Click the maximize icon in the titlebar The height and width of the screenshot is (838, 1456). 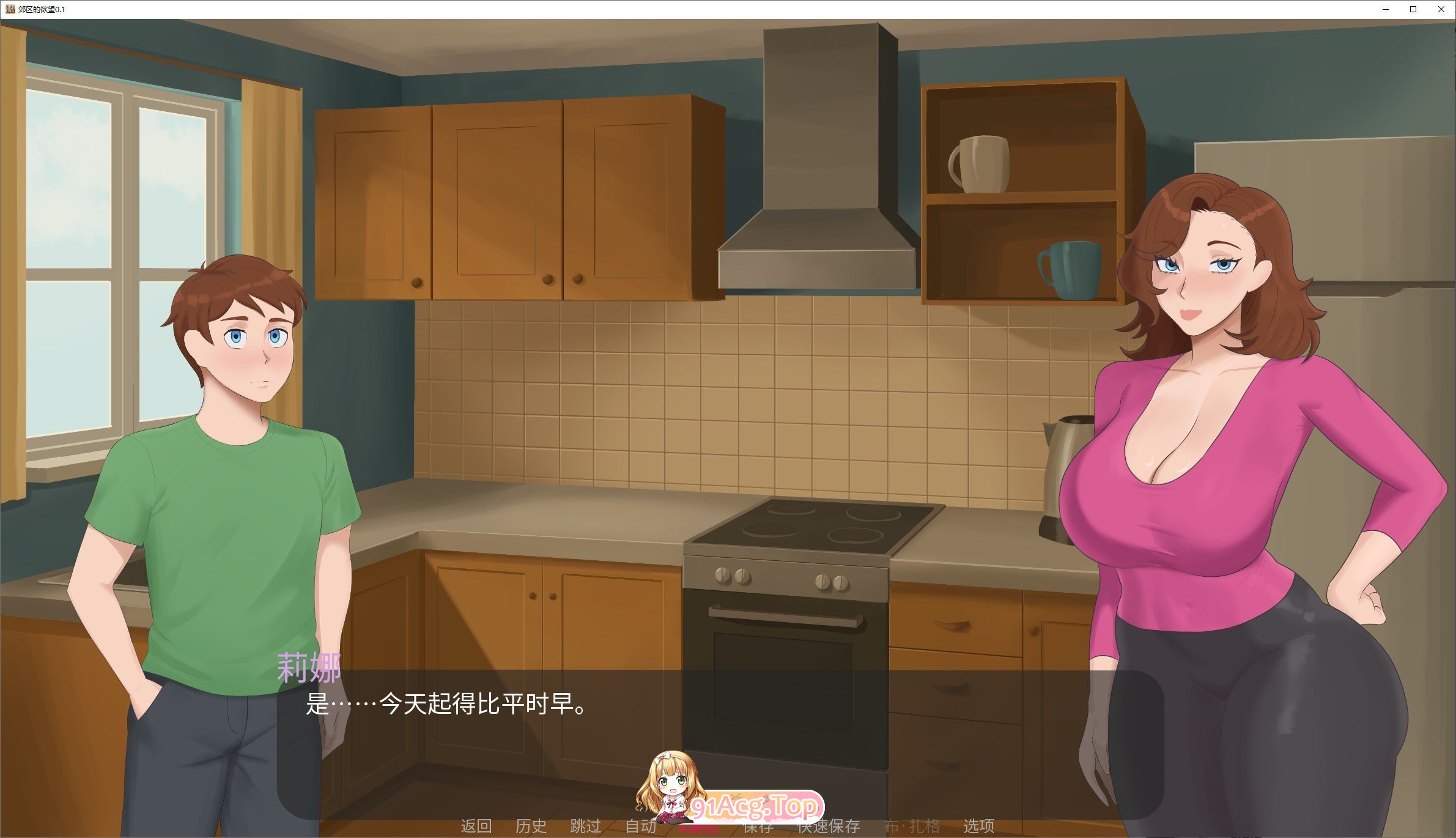coord(1413,9)
